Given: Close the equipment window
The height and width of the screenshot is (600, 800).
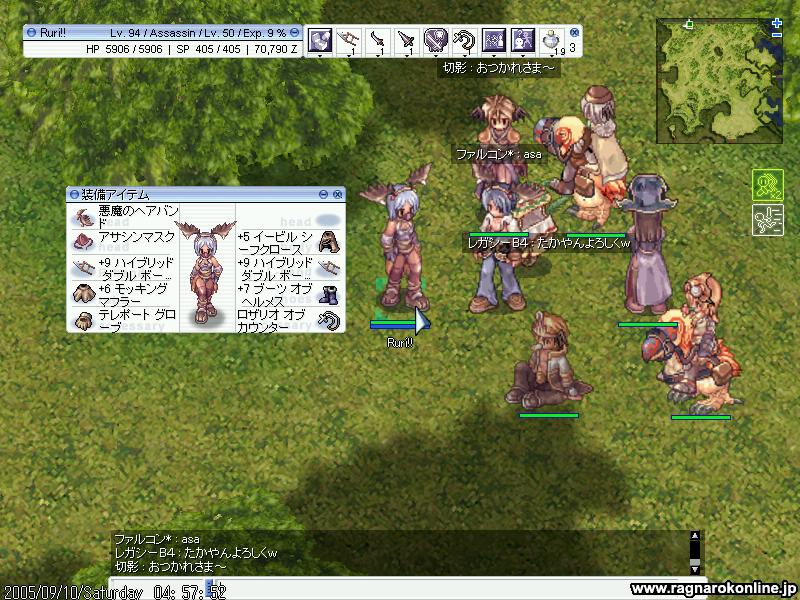Looking at the screenshot, I should click(x=338, y=194).
